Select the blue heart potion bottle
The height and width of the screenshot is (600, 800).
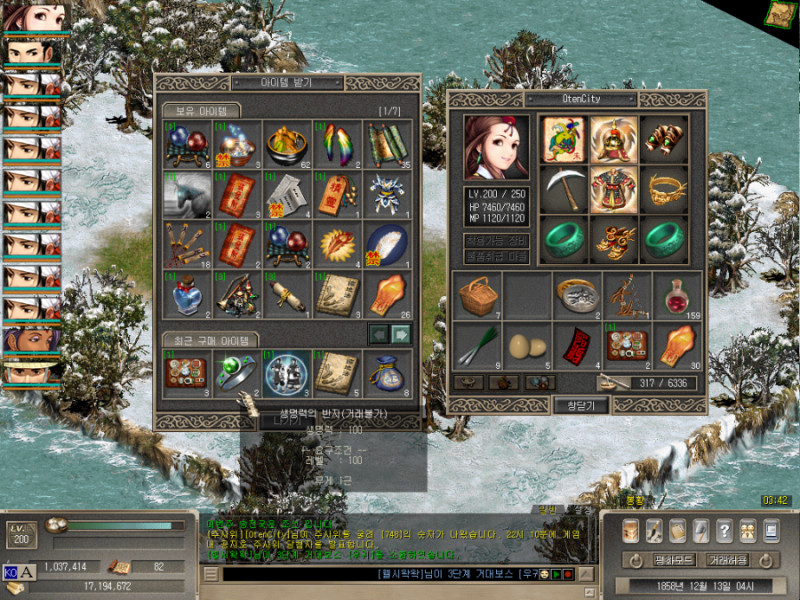click(x=188, y=293)
